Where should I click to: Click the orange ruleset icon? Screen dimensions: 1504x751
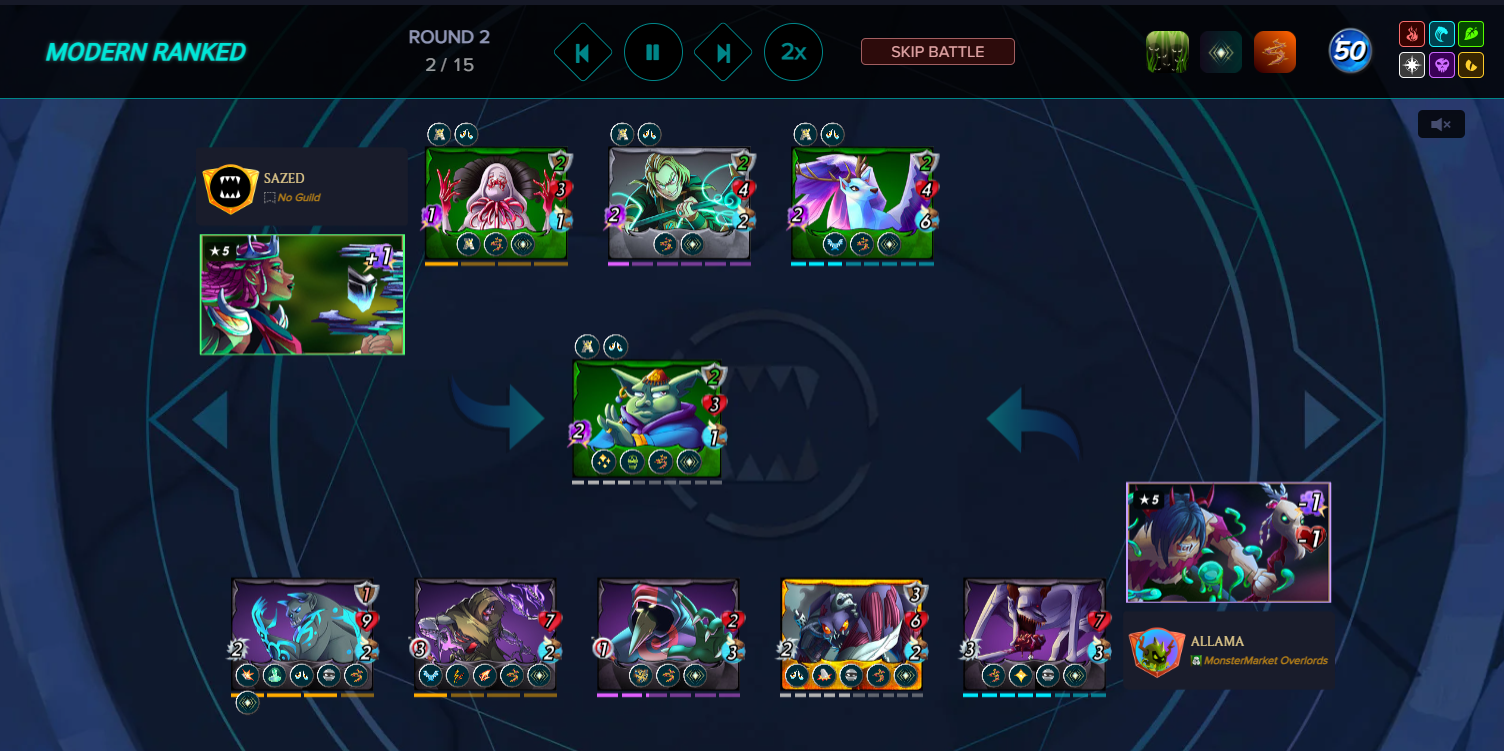pos(1275,52)
